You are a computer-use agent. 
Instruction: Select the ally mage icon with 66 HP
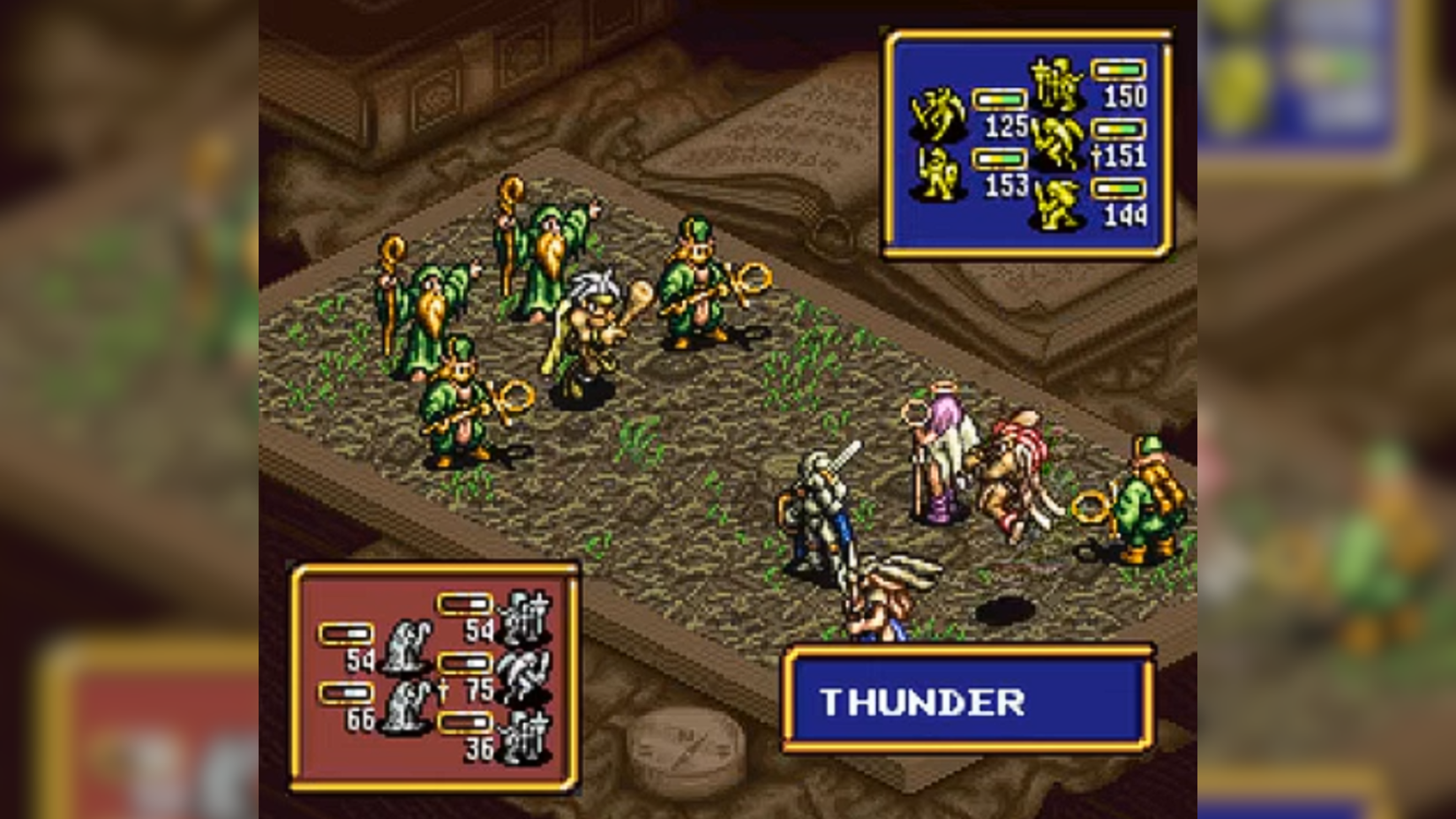tap(408, 706)
